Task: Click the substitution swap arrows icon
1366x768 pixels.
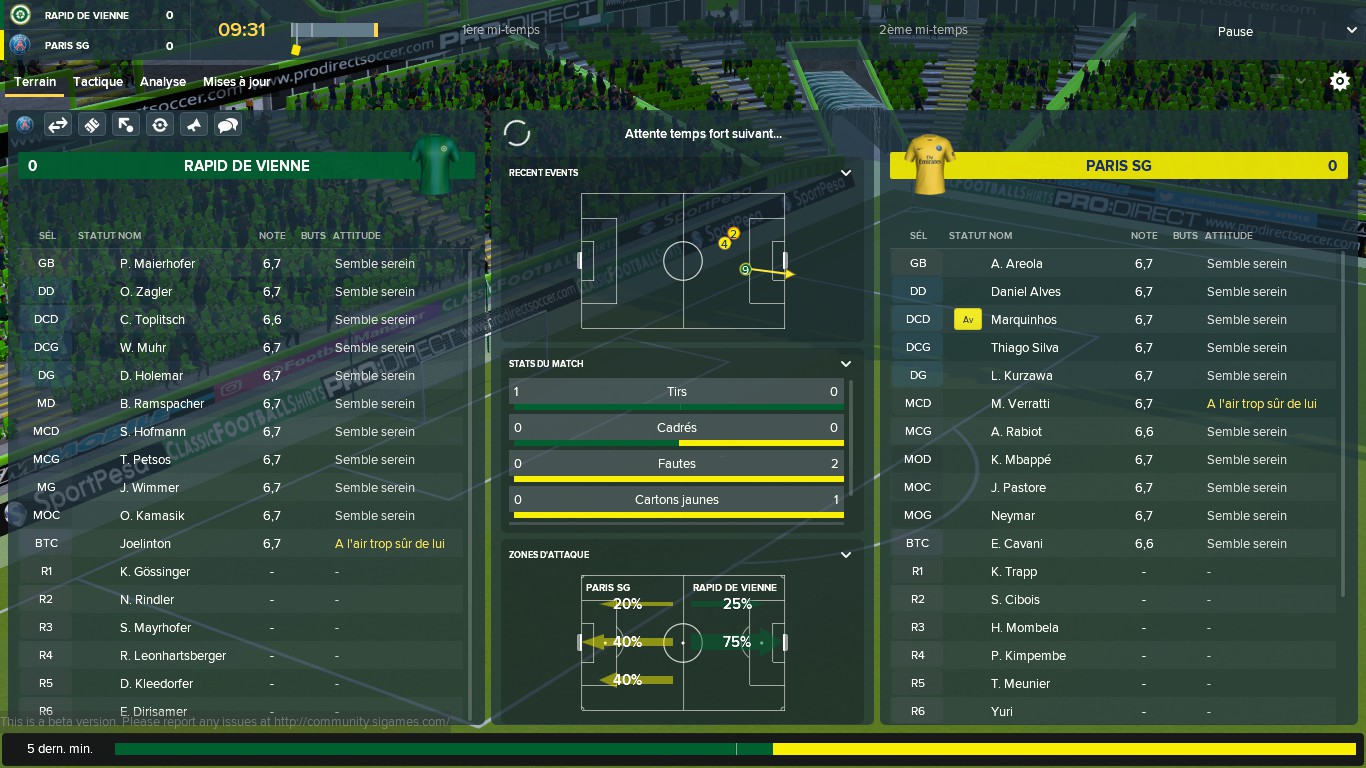Action: pyautogui.click(x=58, y=125)
